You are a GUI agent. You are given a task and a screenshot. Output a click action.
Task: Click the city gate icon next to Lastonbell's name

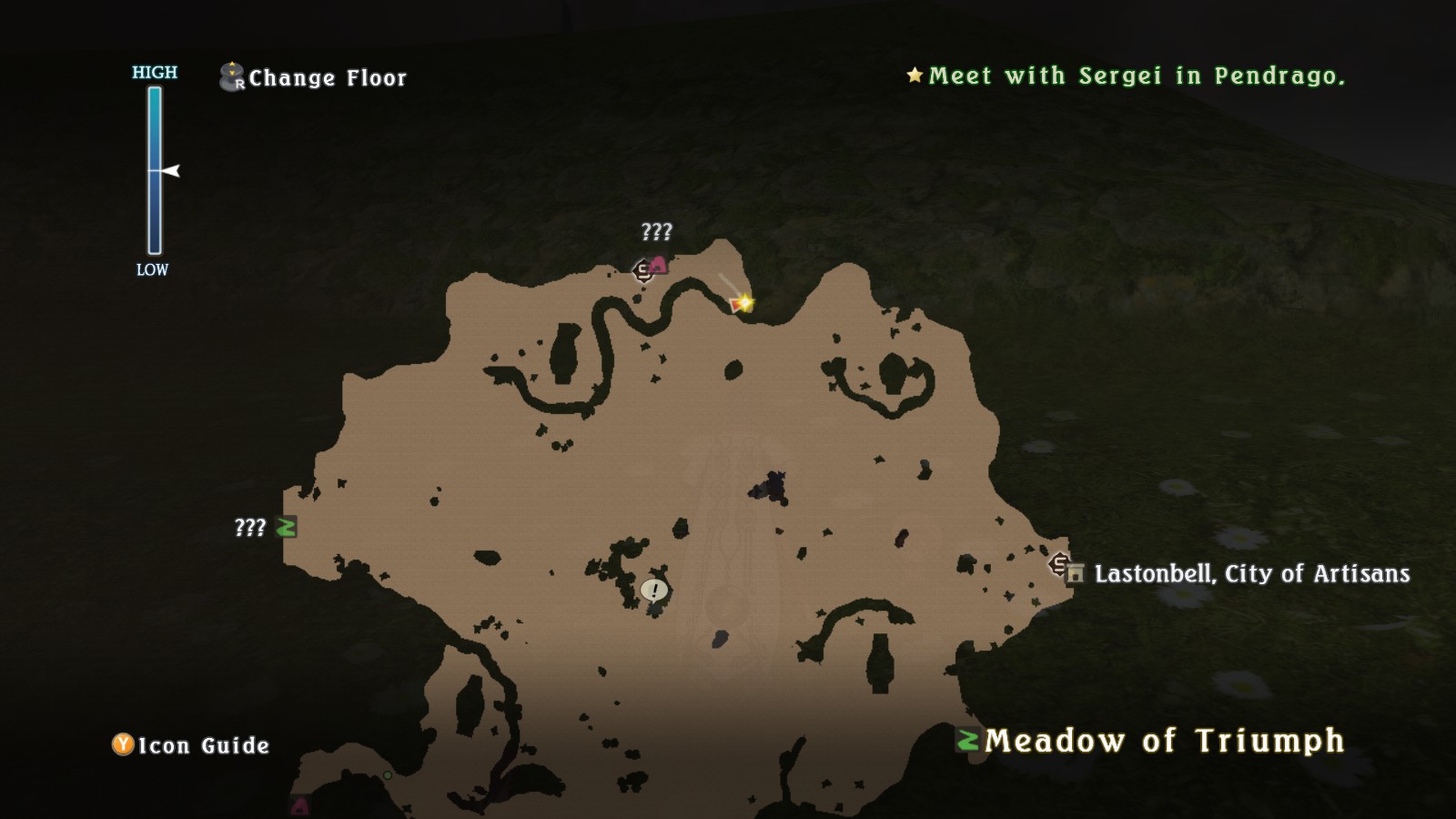[x=1074, y=573]
